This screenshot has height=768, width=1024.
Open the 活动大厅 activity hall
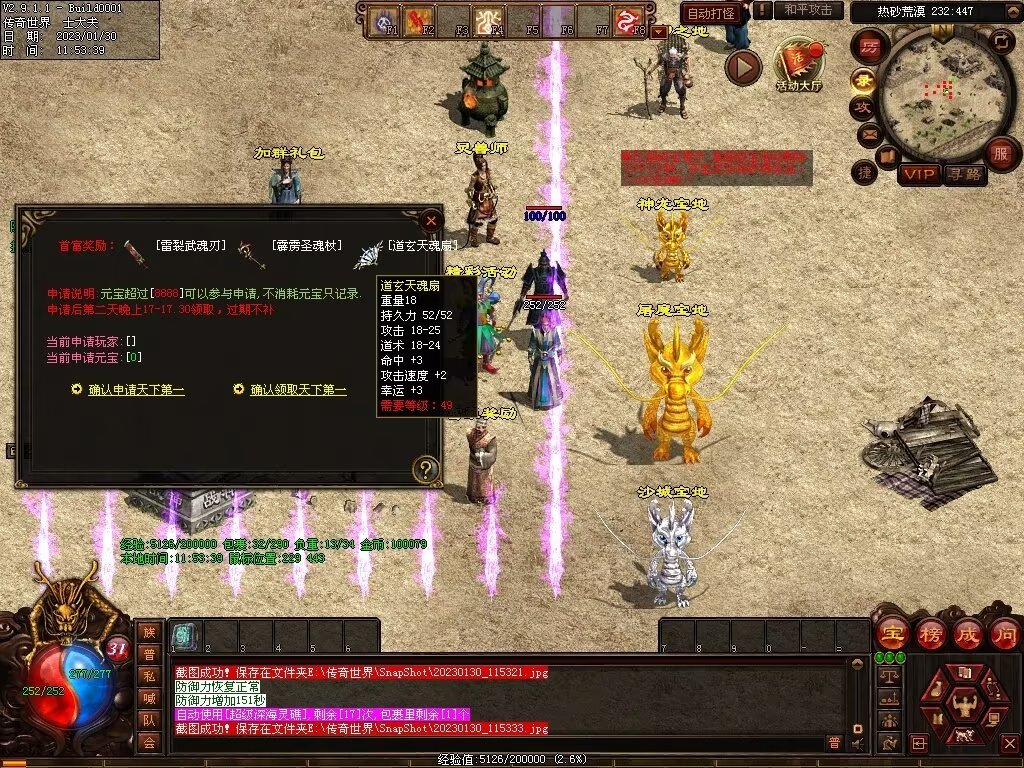(x=799, y=66)
